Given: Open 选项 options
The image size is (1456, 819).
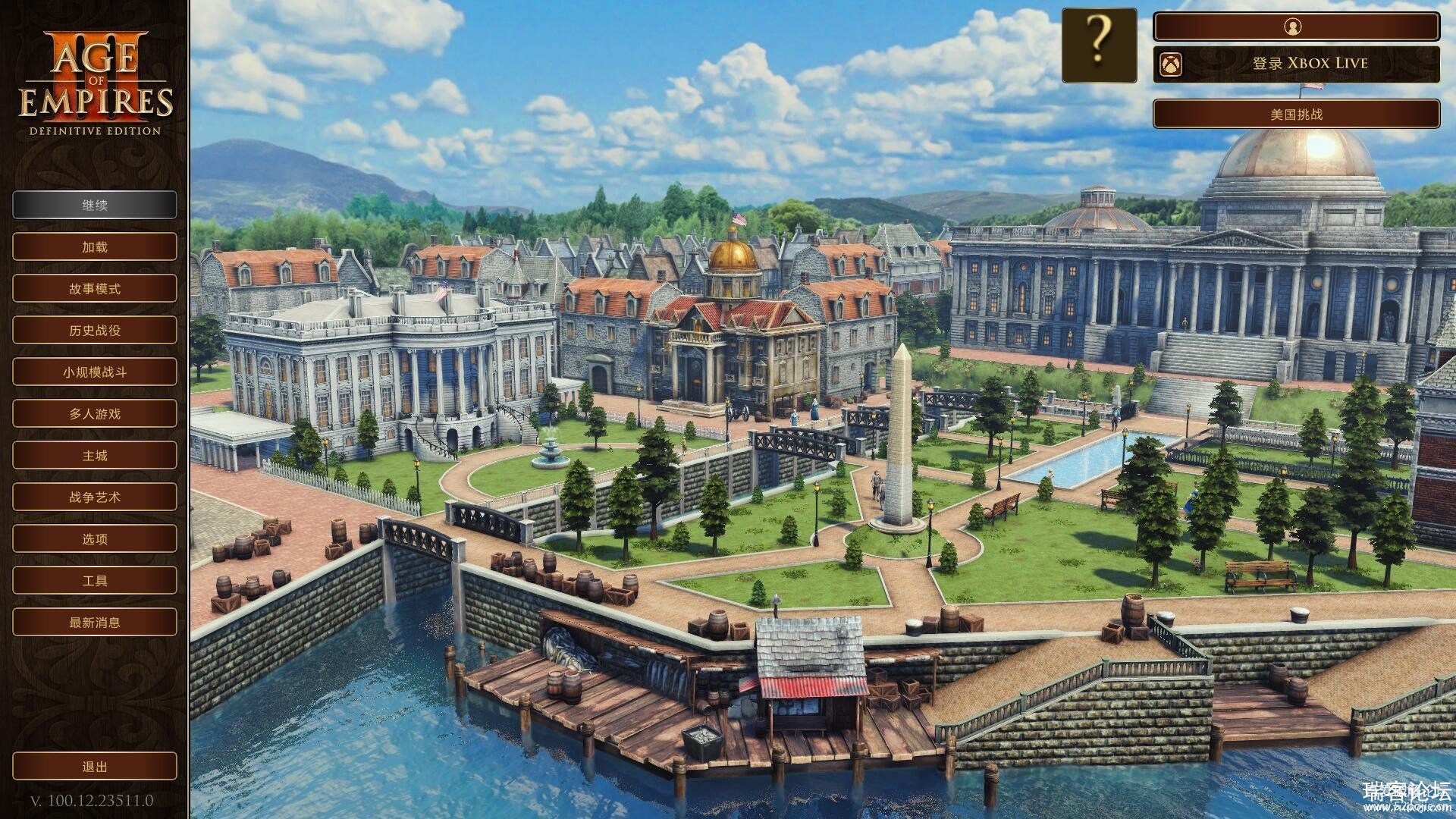Looking at the screenshot, I should 95,538.
